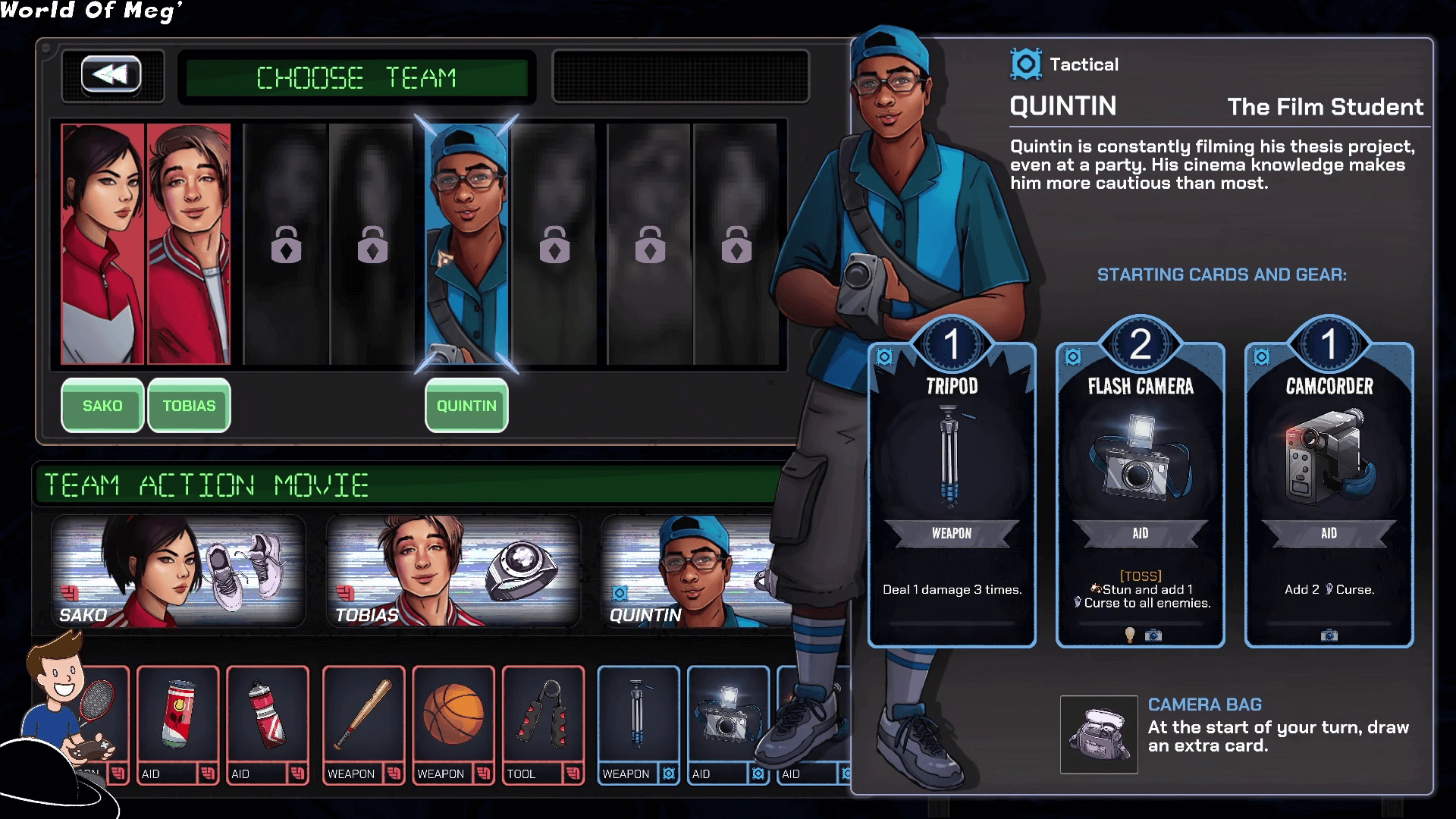Open Tobias's team banner with ring
This screenshot has width=1456, height=819.
(x=453, y=572)
